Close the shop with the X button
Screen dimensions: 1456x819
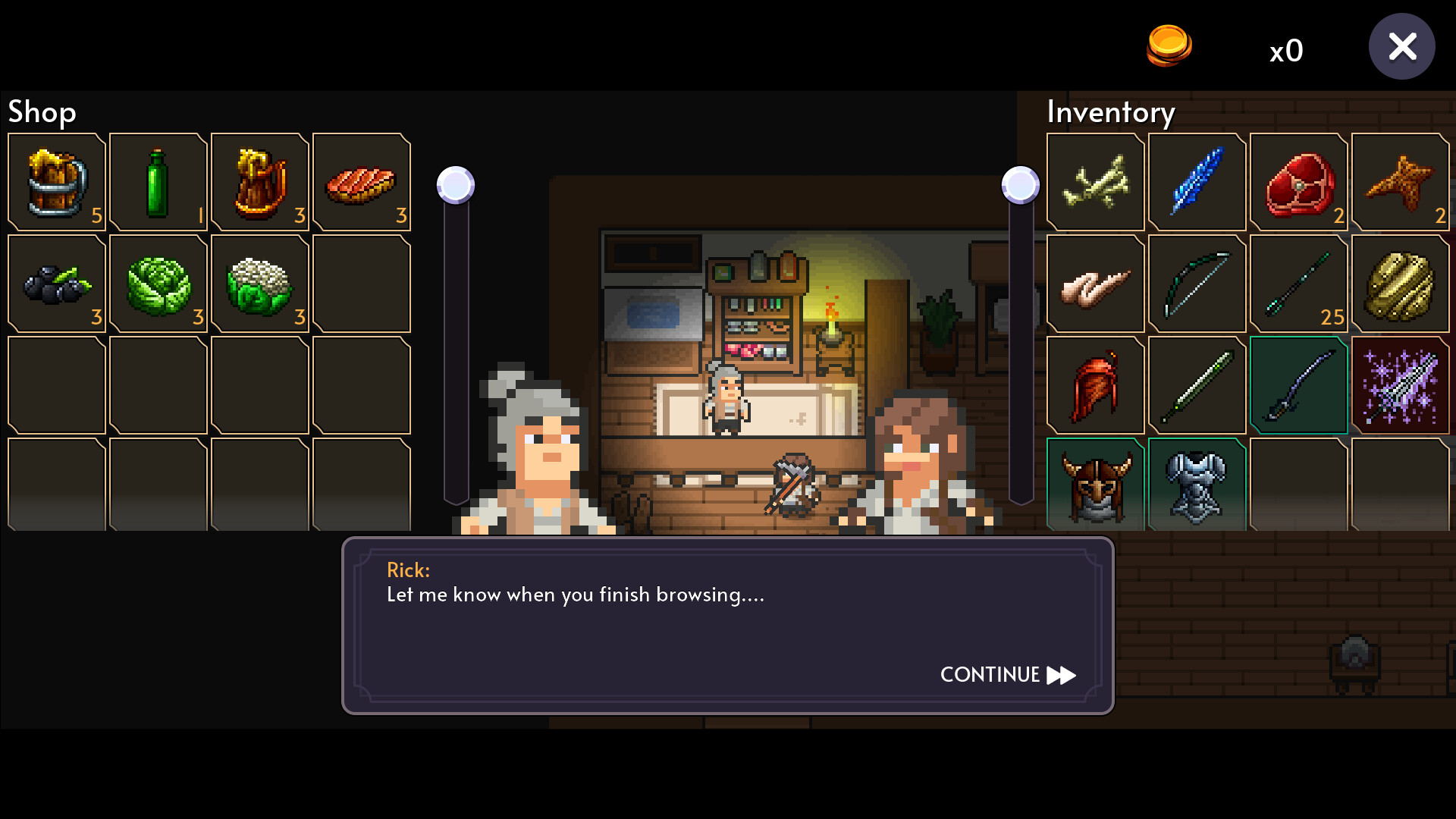pos(1401,47)
